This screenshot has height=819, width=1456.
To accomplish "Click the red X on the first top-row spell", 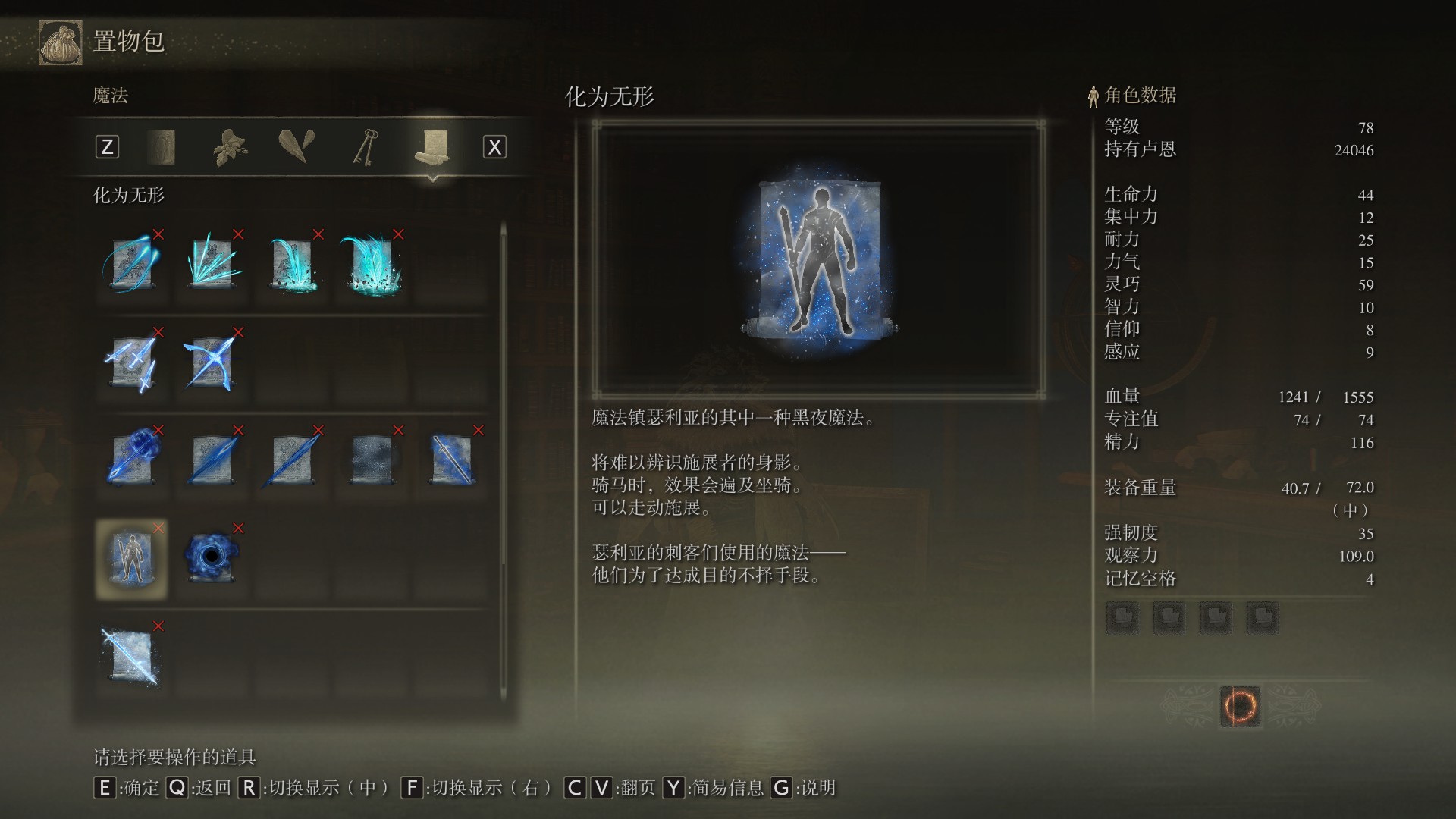I will 158,235.
